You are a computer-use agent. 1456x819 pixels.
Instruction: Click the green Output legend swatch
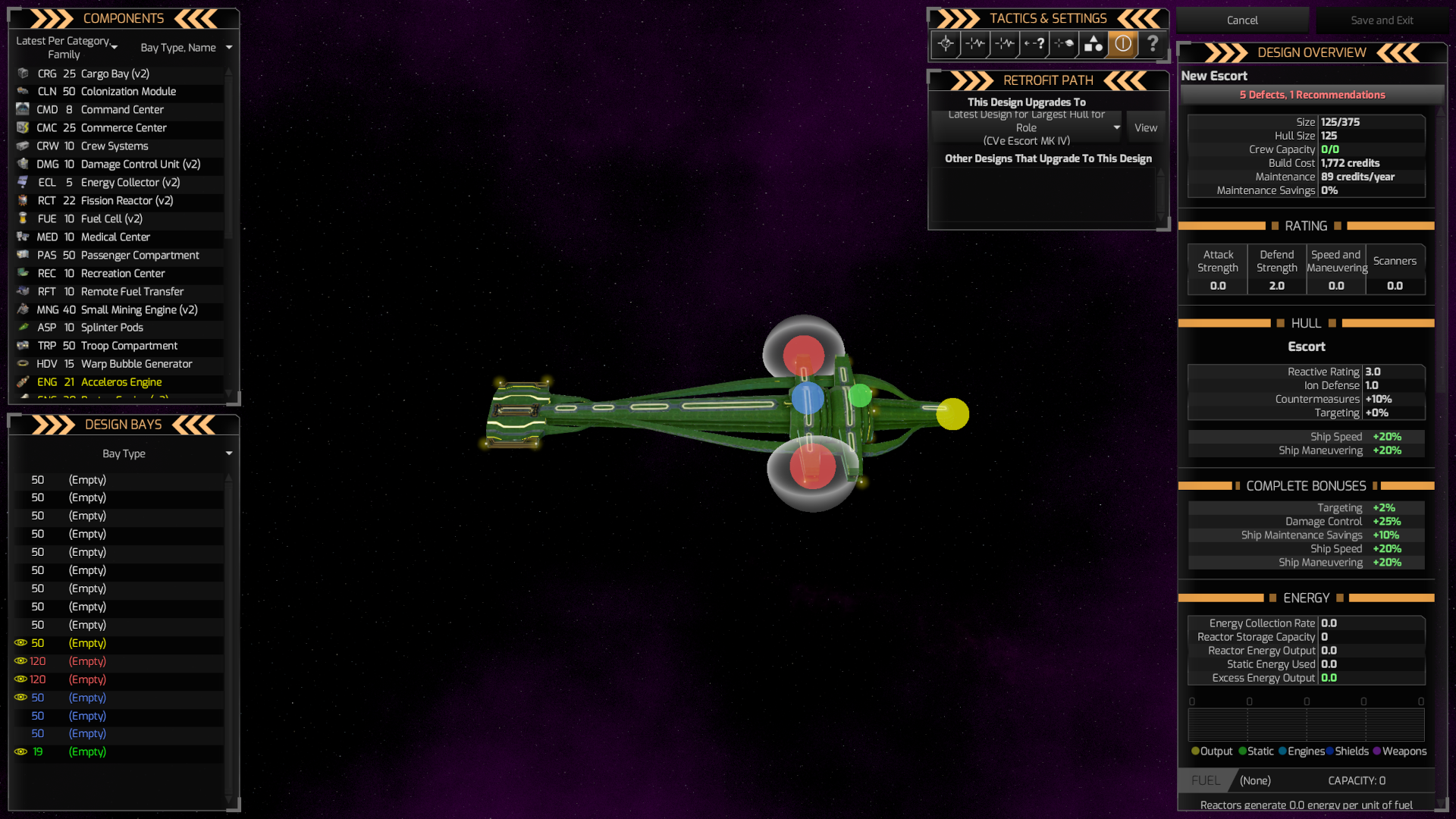click(1195, 752)
